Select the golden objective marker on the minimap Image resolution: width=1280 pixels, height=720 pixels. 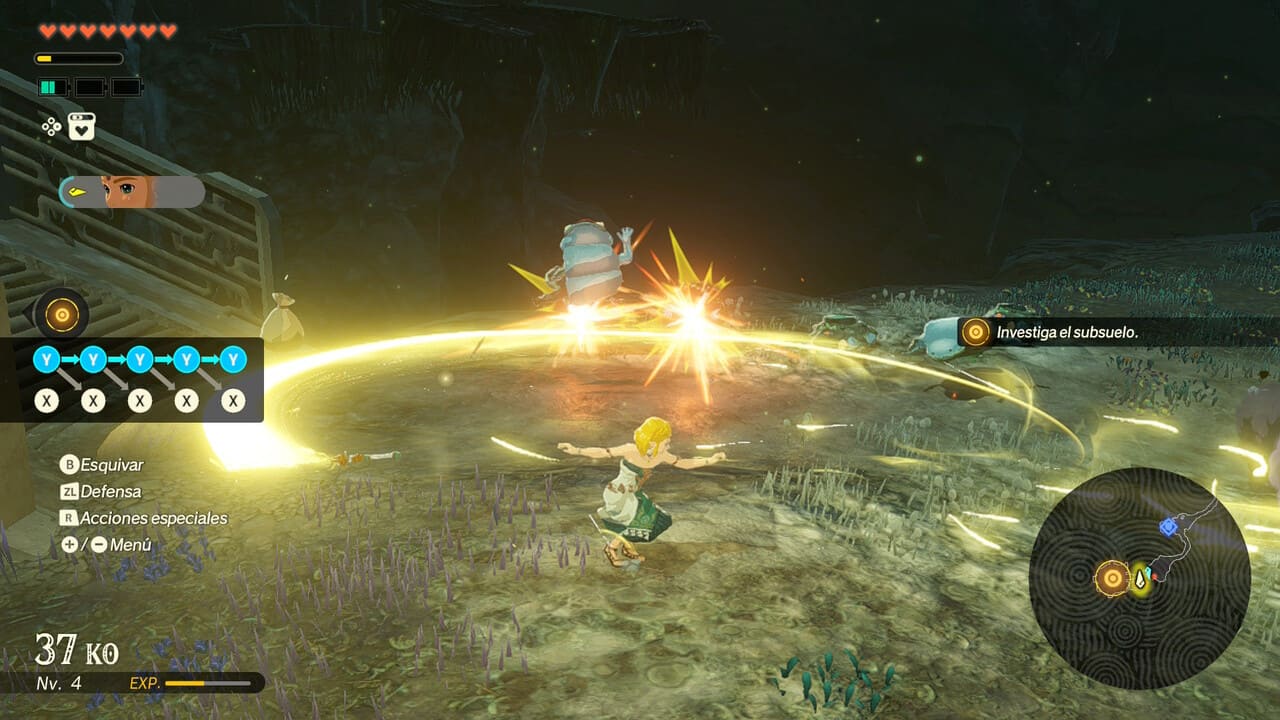(1112, 577)
